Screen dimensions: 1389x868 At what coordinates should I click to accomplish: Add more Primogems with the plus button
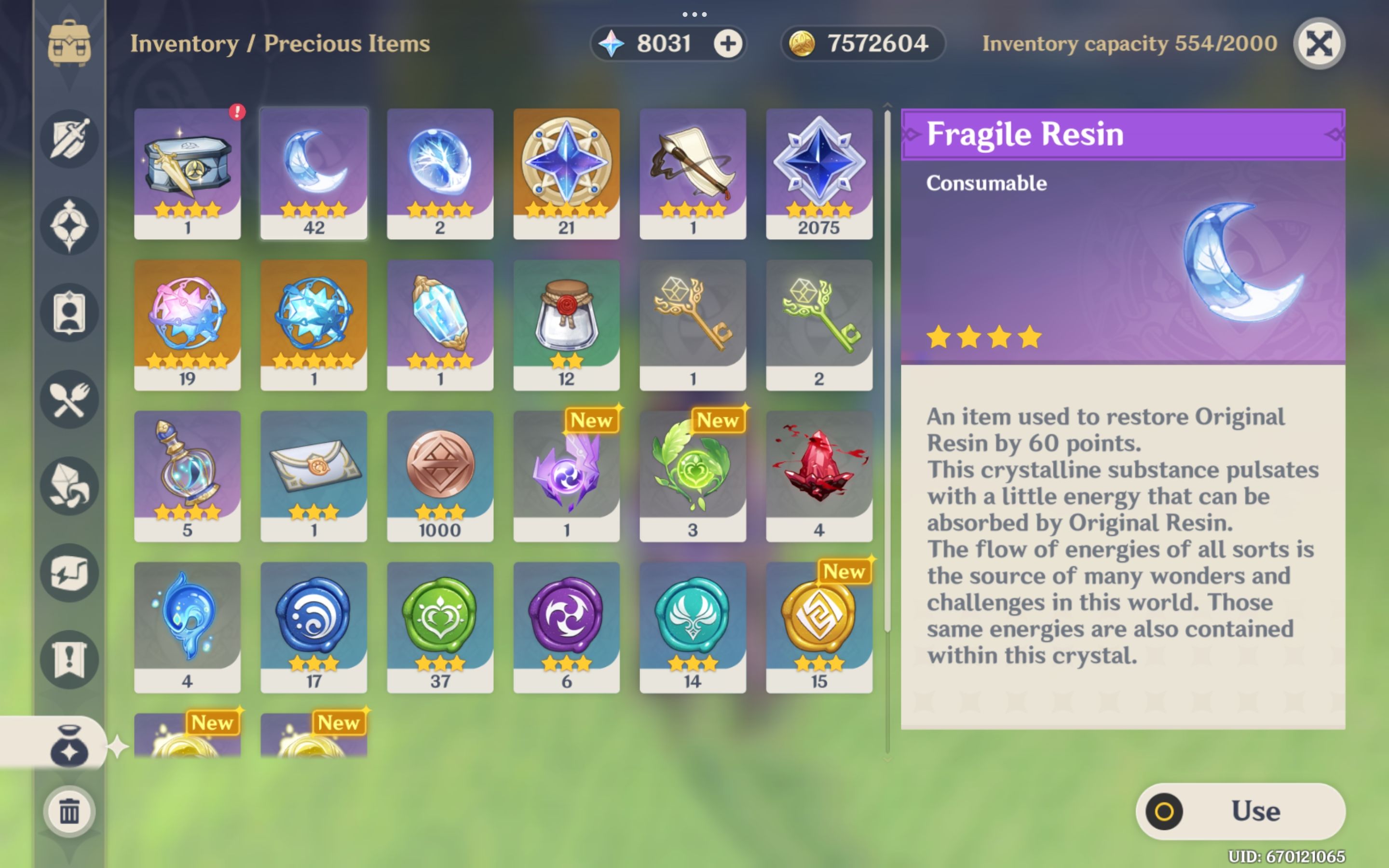728,43
